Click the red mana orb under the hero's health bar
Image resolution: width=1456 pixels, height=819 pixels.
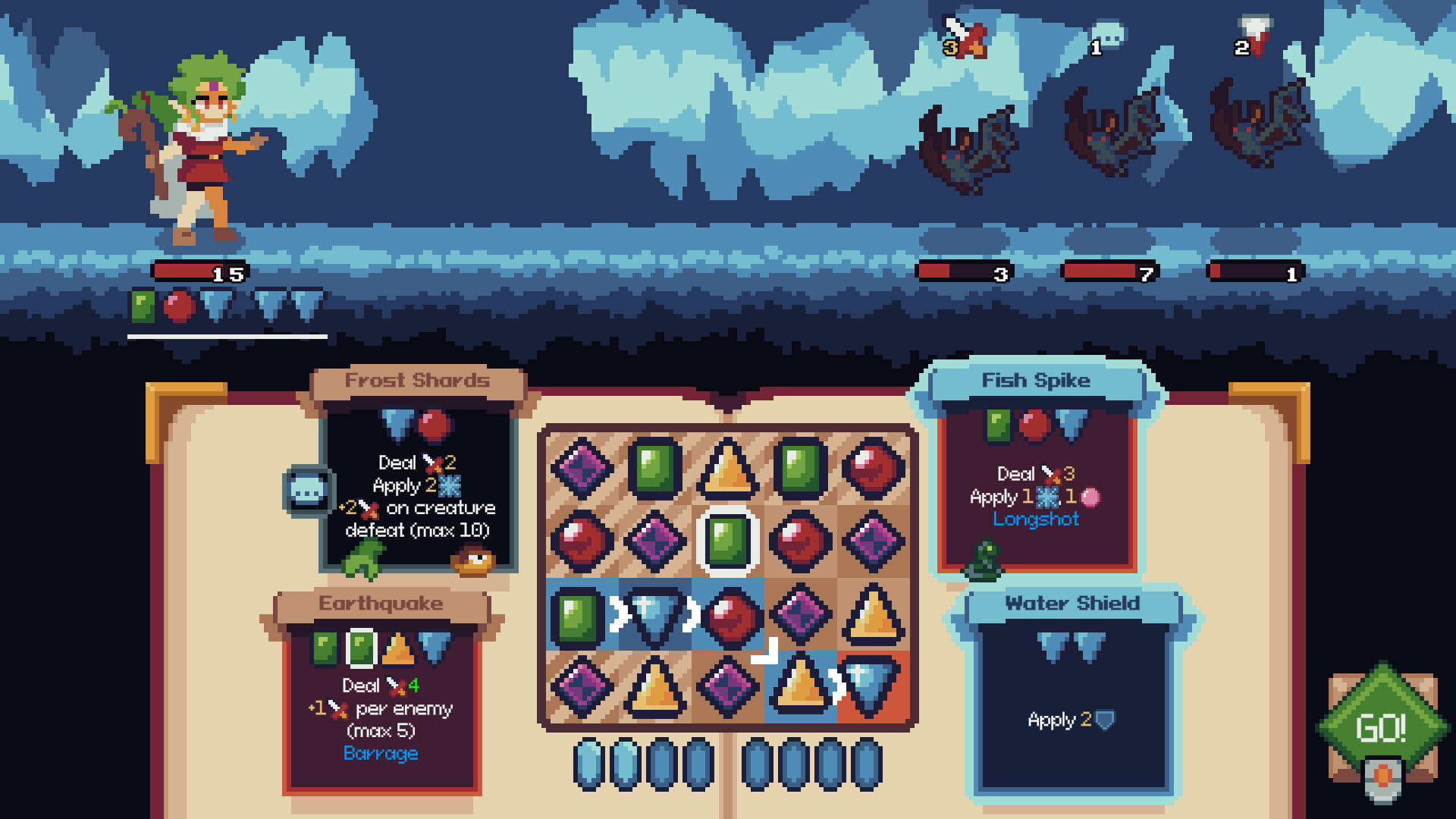pyautogui.click(x=180, y=306)
